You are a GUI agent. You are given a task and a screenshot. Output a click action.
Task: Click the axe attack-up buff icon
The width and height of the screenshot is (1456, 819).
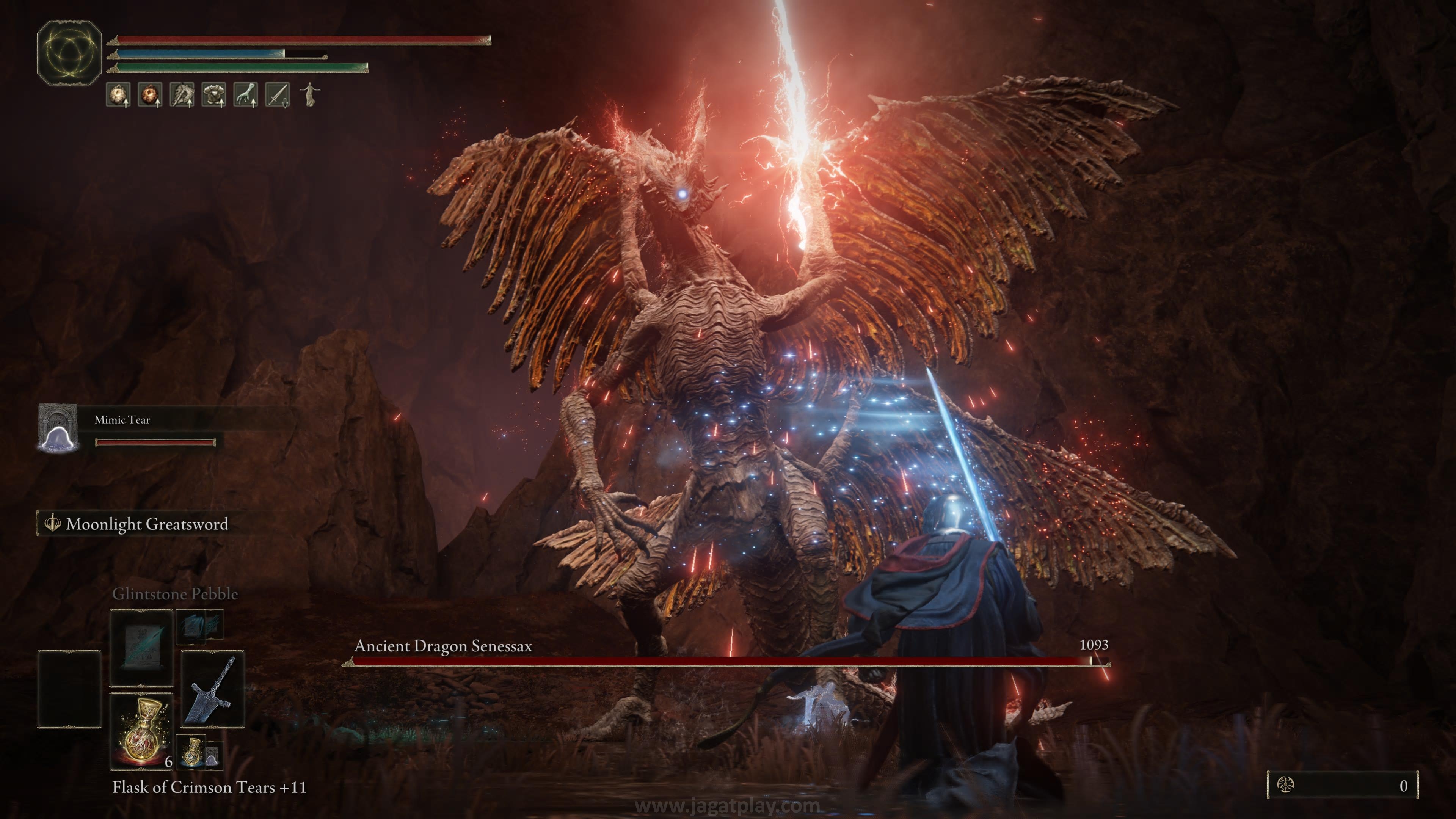pos(182,94)
